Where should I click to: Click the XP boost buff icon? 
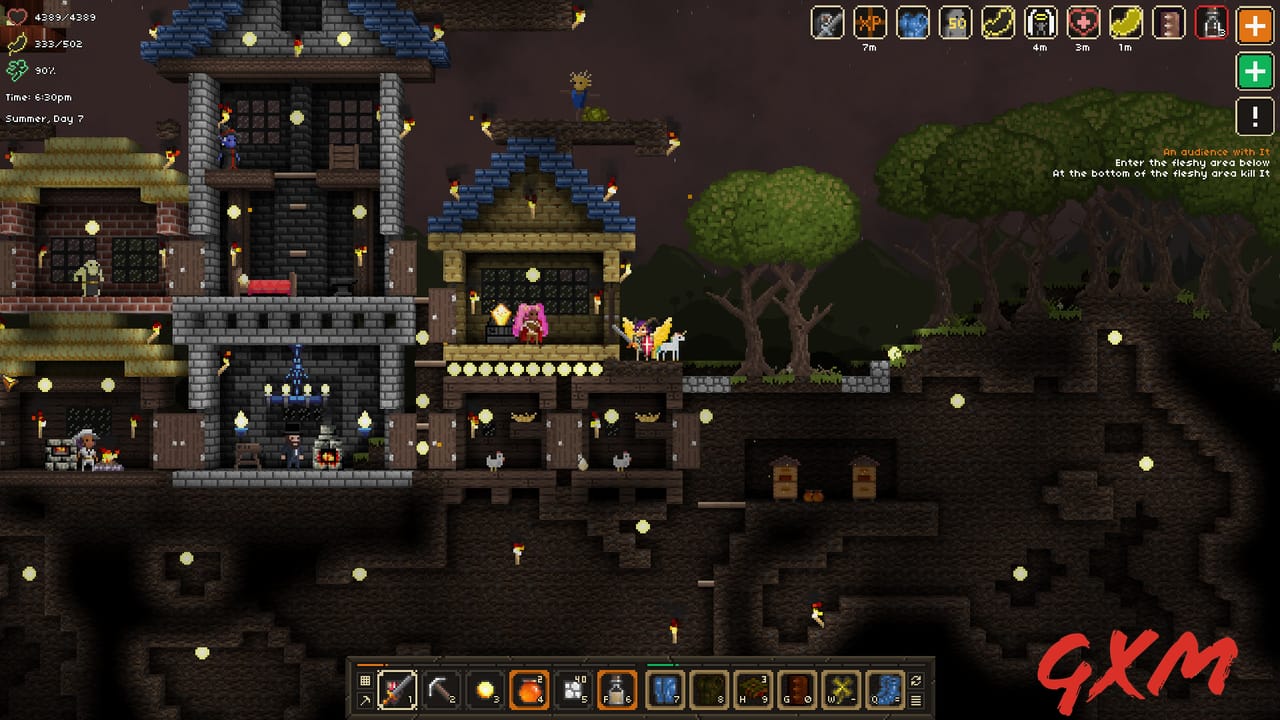869,24
